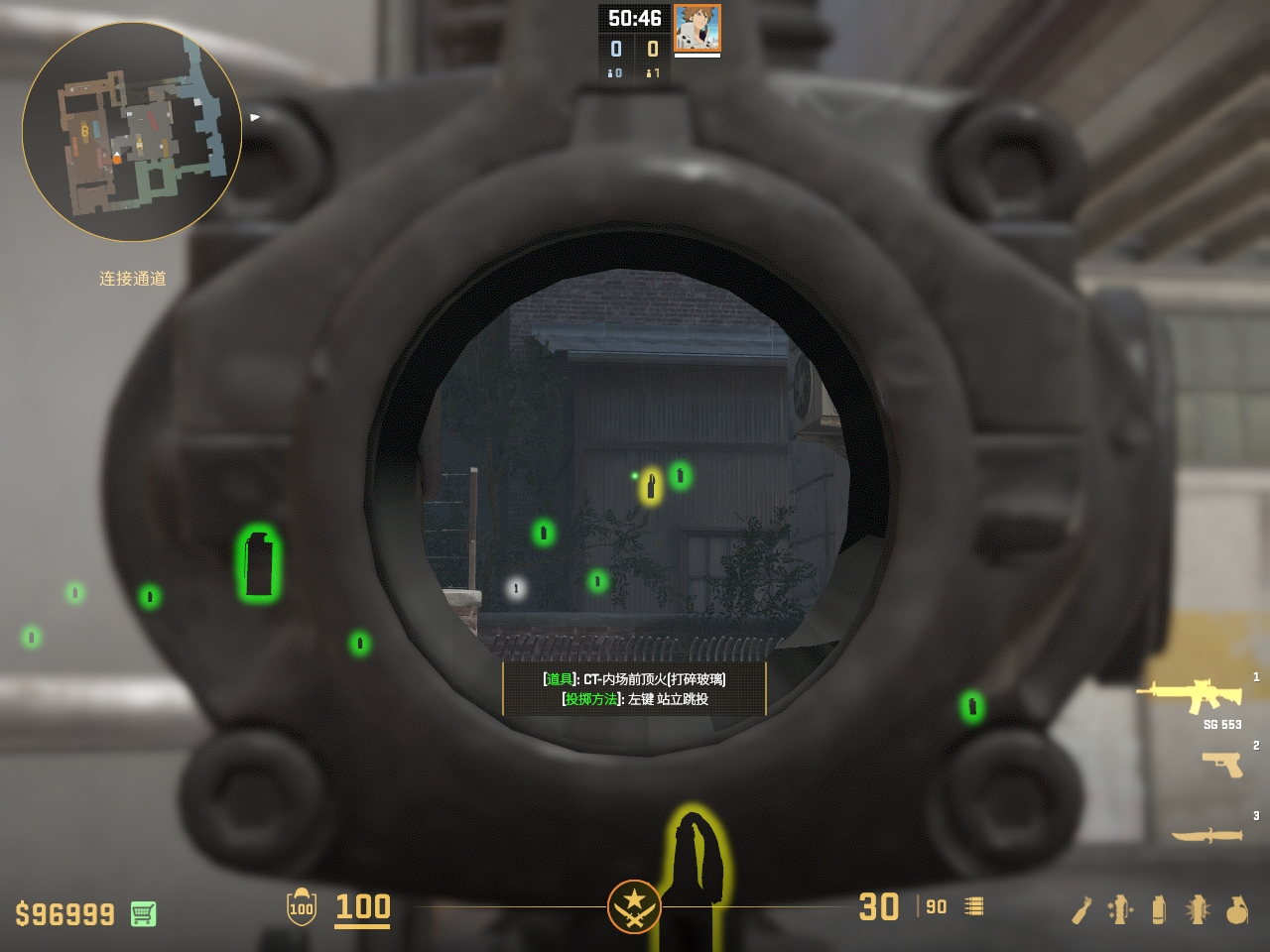
Task: Select the molotov icon
Action: point(1081,909)
